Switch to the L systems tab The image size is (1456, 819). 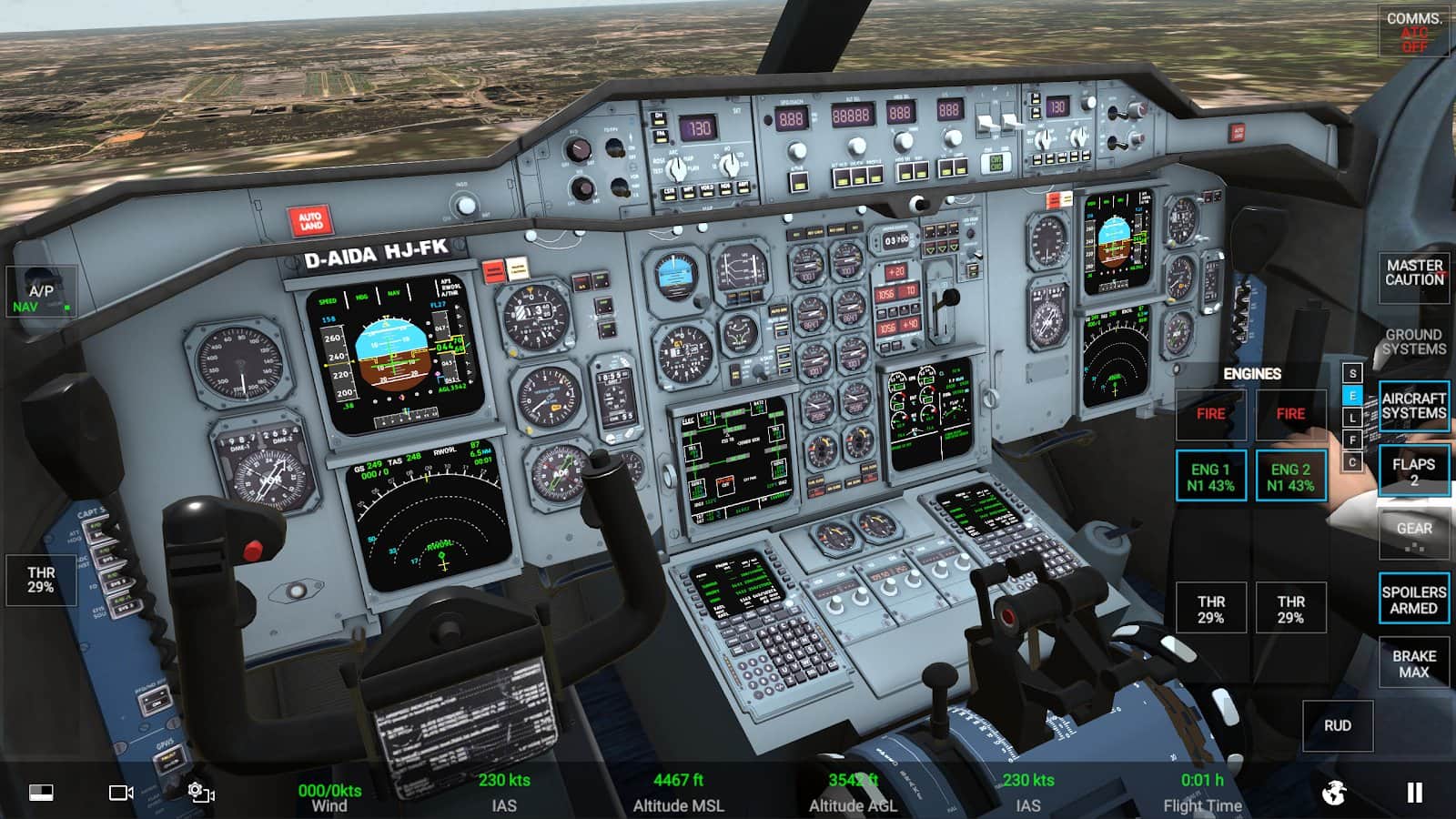coord(1352,418)
